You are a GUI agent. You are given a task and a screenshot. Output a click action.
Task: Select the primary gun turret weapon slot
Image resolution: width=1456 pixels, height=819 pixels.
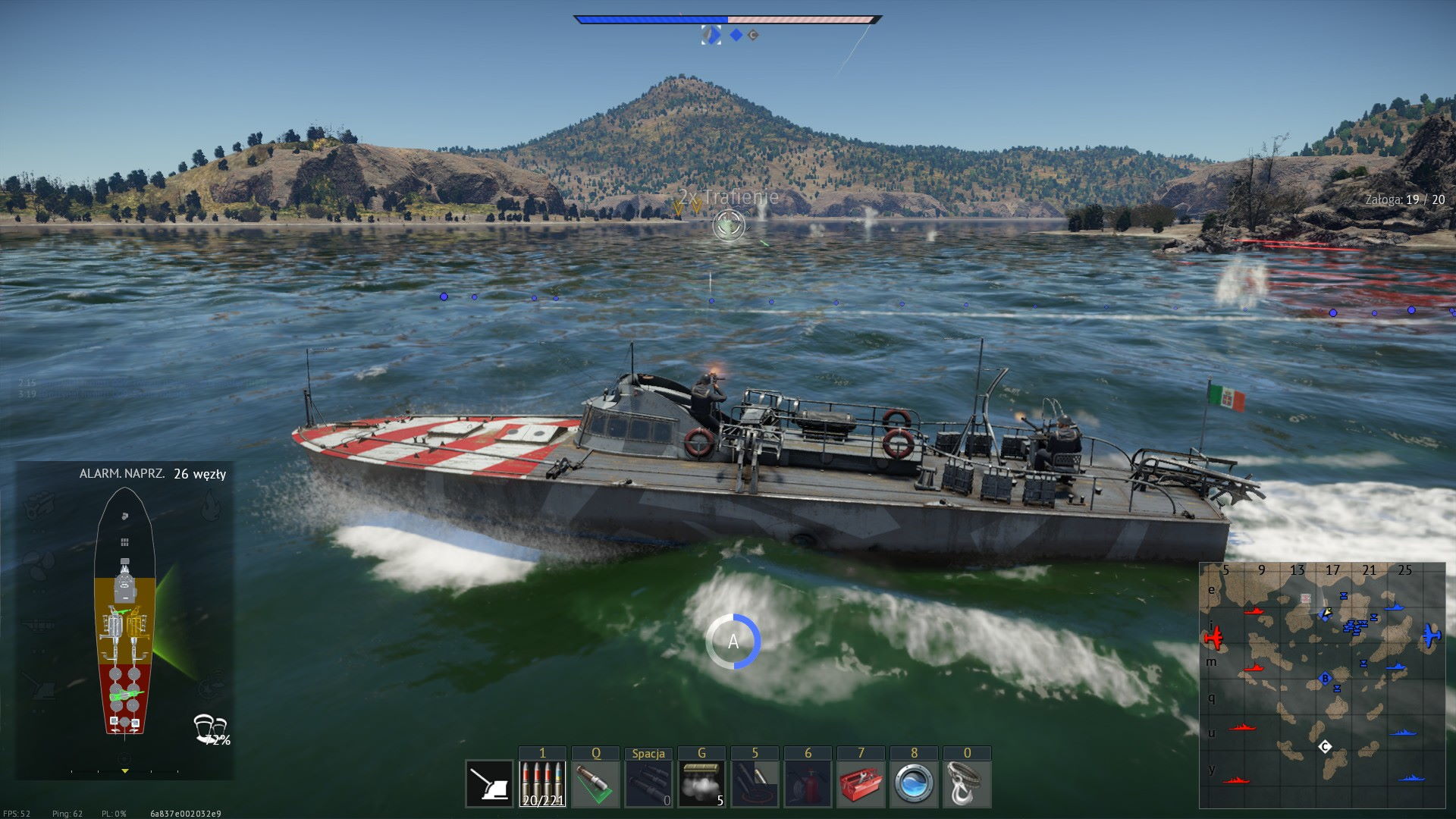(x=489, y=783)
